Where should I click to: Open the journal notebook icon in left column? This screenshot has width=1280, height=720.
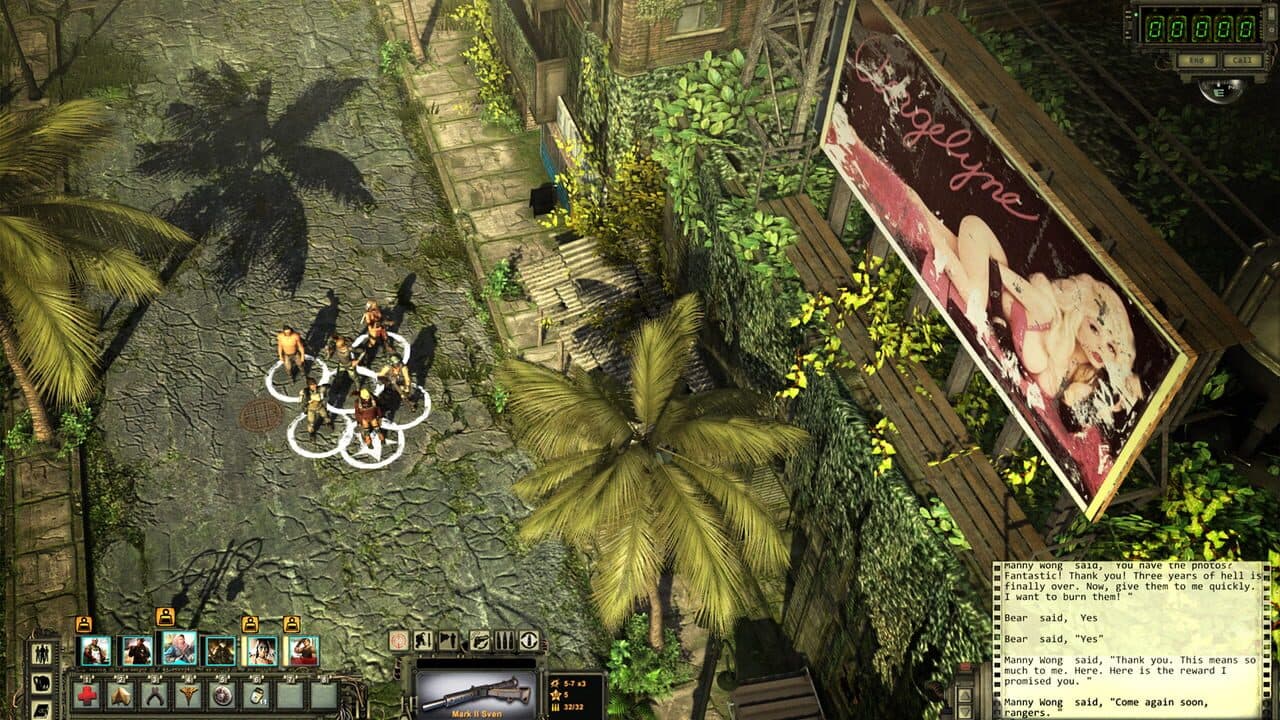pyautogui.click(x=42, y=710)
